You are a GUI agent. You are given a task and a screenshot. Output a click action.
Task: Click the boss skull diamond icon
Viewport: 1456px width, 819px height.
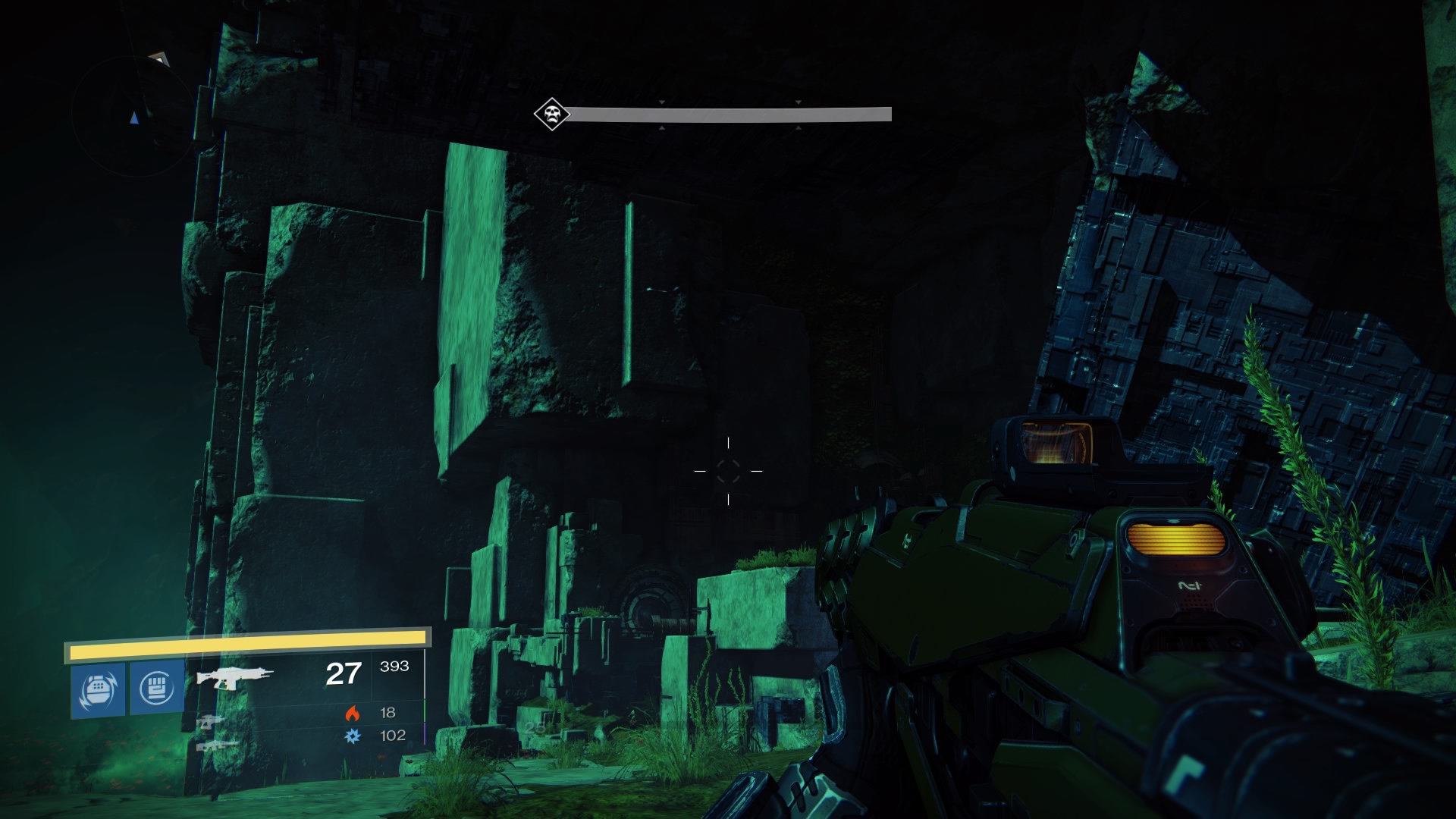[x=551, y=115]
